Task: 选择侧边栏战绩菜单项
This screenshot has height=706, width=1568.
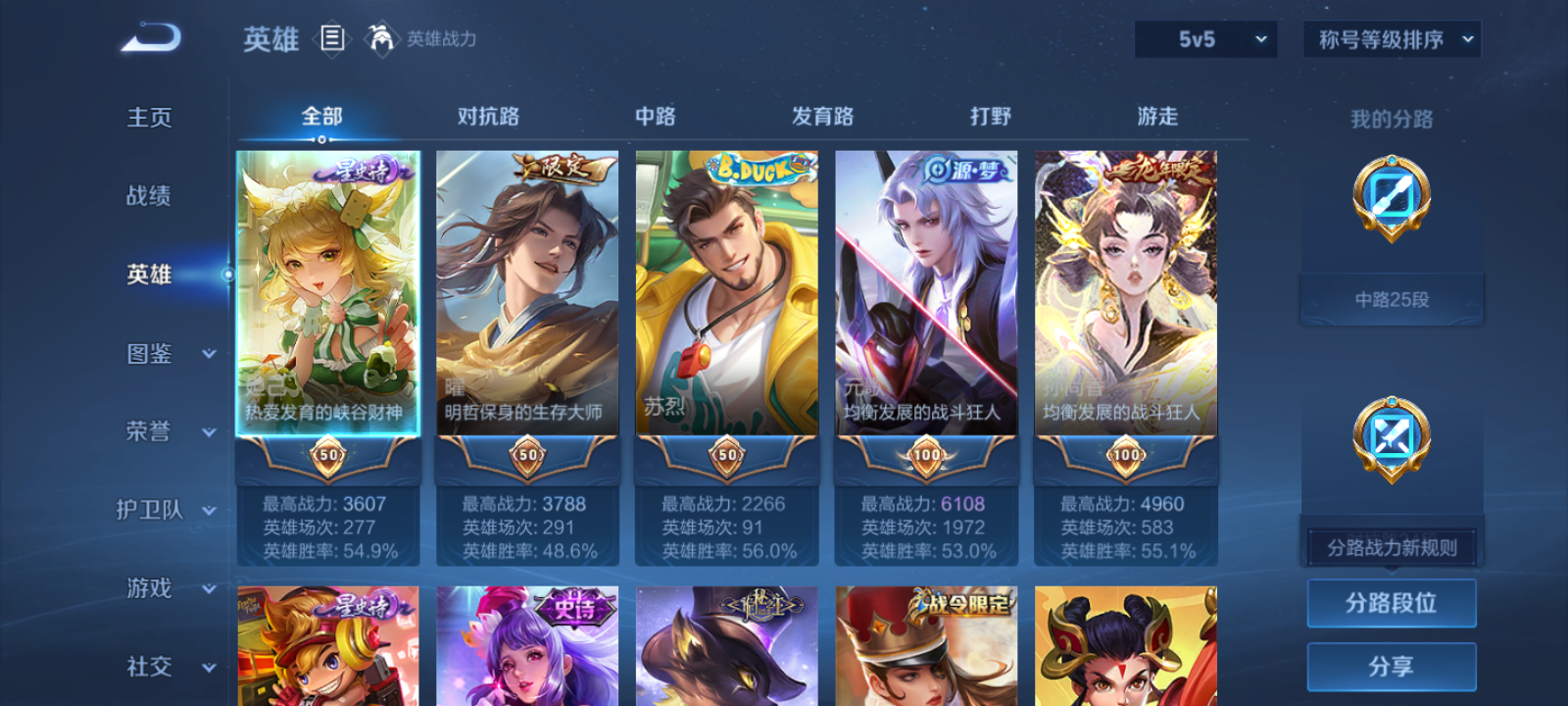Action: pyautogui.click(x=148, y=197)
